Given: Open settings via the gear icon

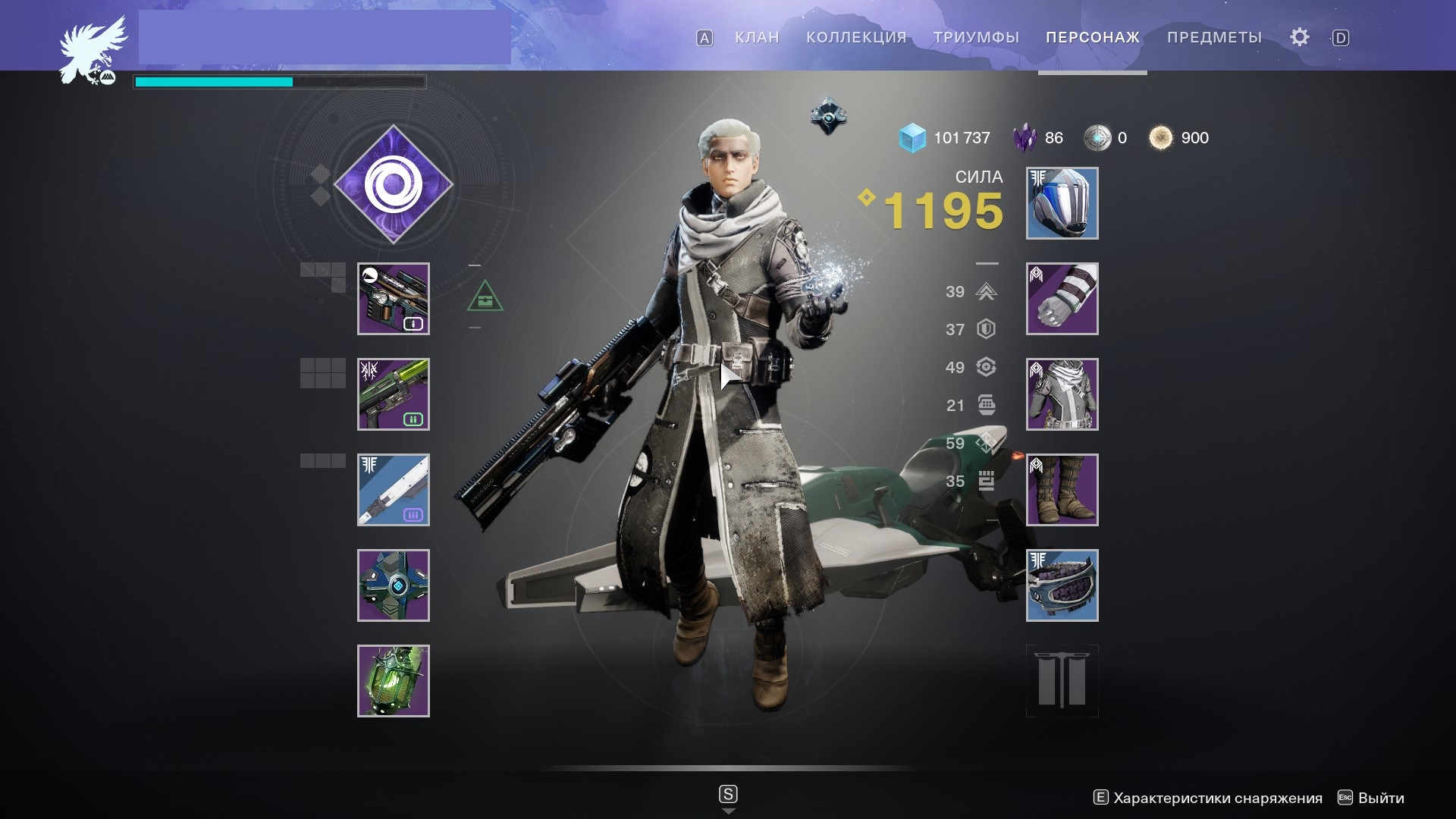Looking at the screenshot, I should click(x=1299, y=37).
